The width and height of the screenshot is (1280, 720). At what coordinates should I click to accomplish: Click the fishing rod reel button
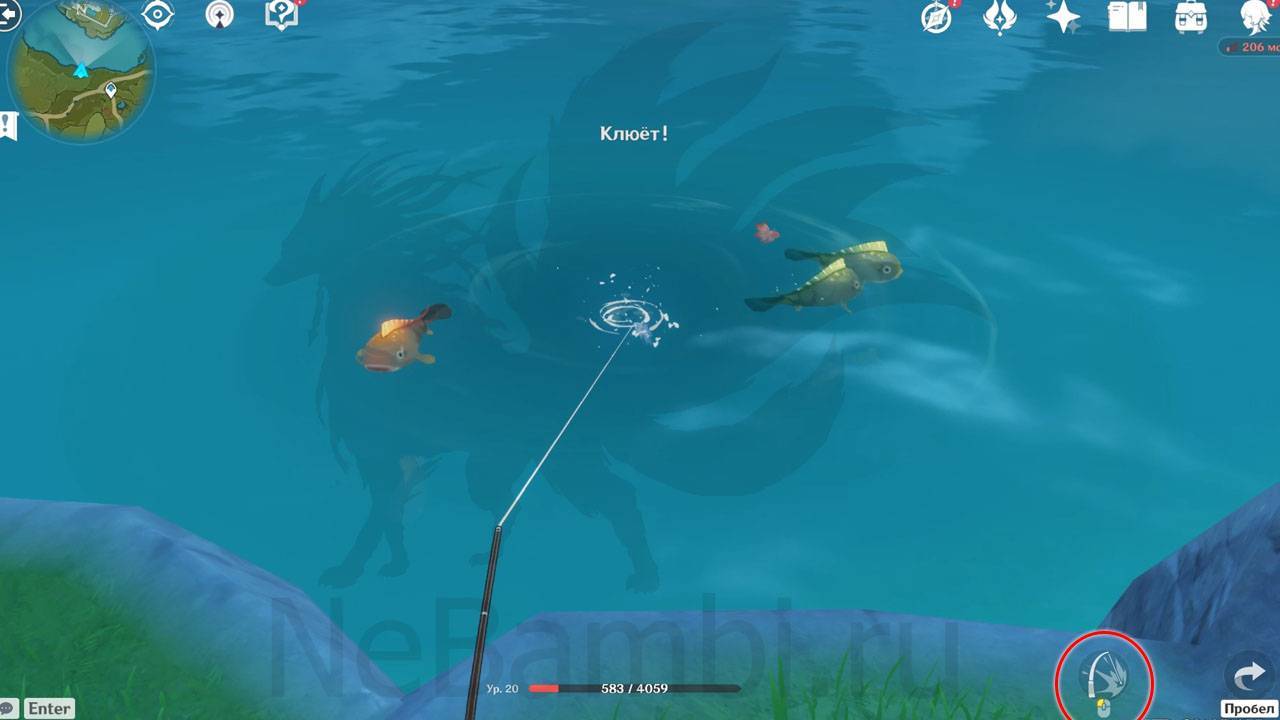(x=1104, y=679)
